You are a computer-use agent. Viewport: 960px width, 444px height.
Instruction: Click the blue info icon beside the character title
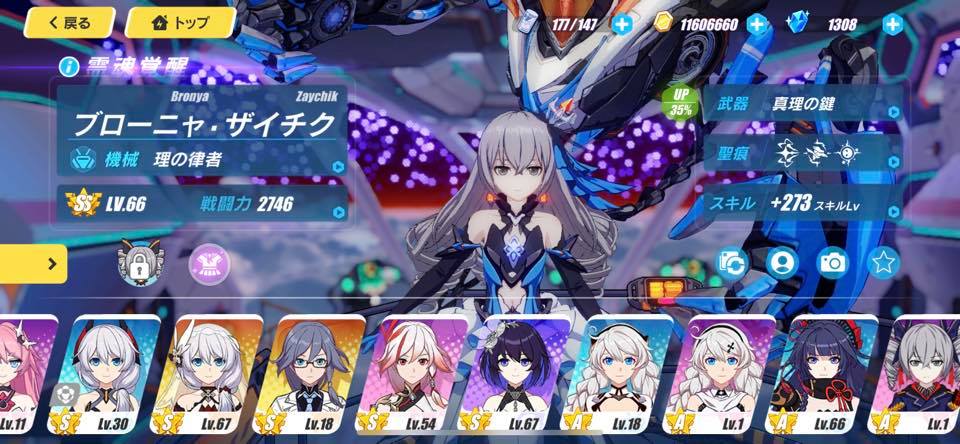69,67
